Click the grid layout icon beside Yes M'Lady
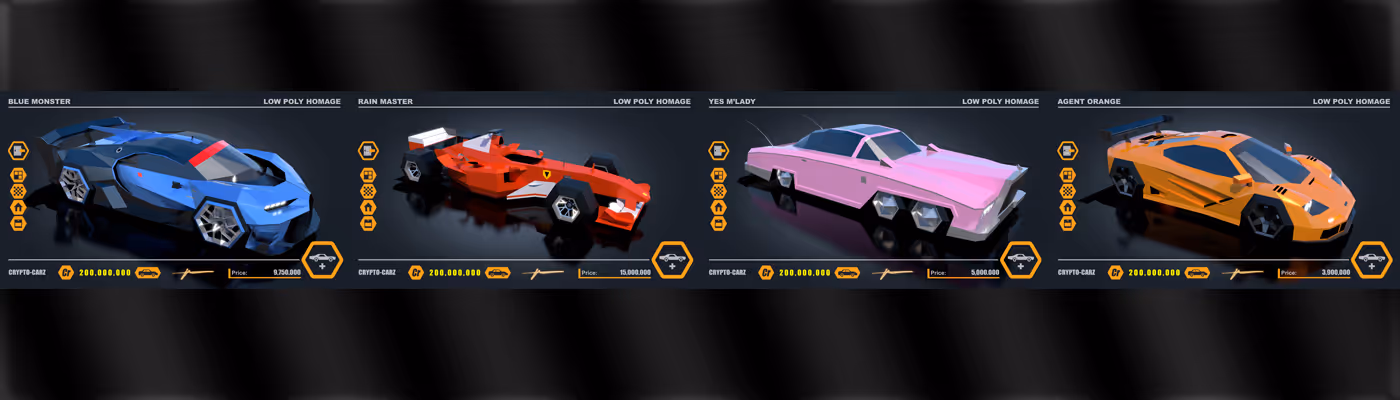The height and width of the screenshot is (400, 1400). (718, 175)
